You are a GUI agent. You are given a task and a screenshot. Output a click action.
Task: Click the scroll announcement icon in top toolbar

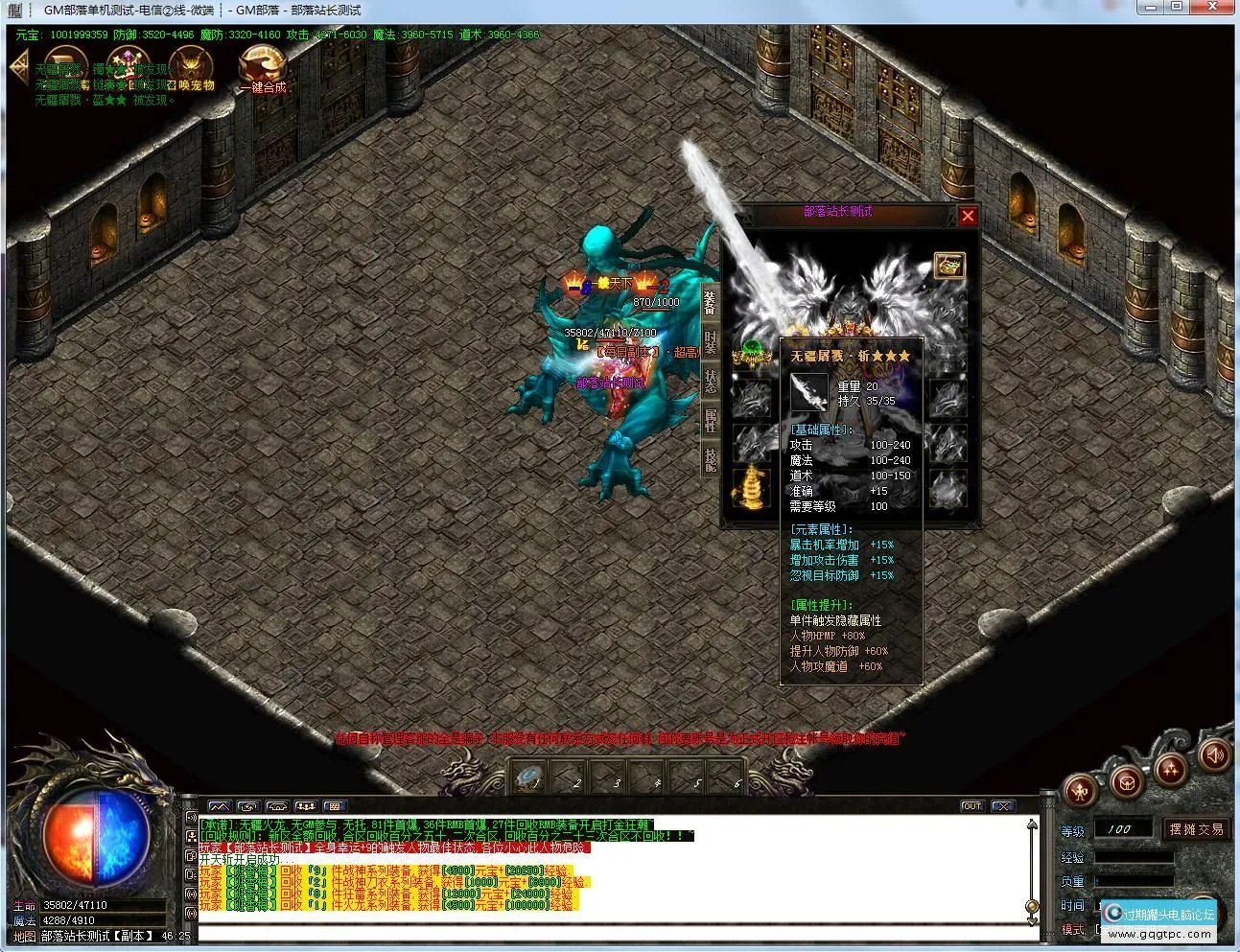pos(63,63)
